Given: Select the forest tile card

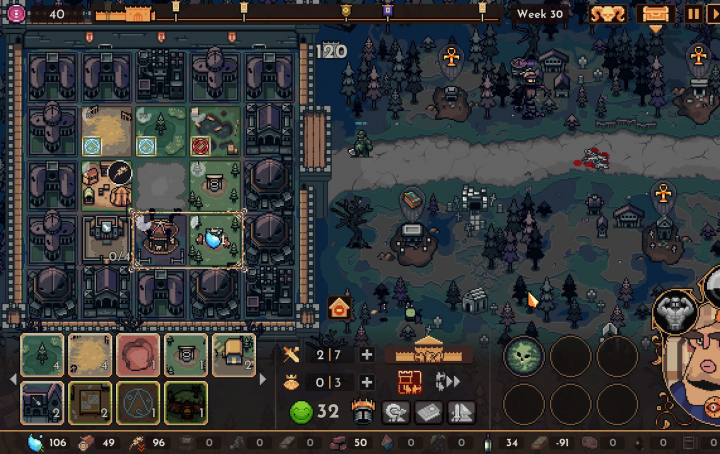Looking at the screenshot, I should tap(42, 355).
